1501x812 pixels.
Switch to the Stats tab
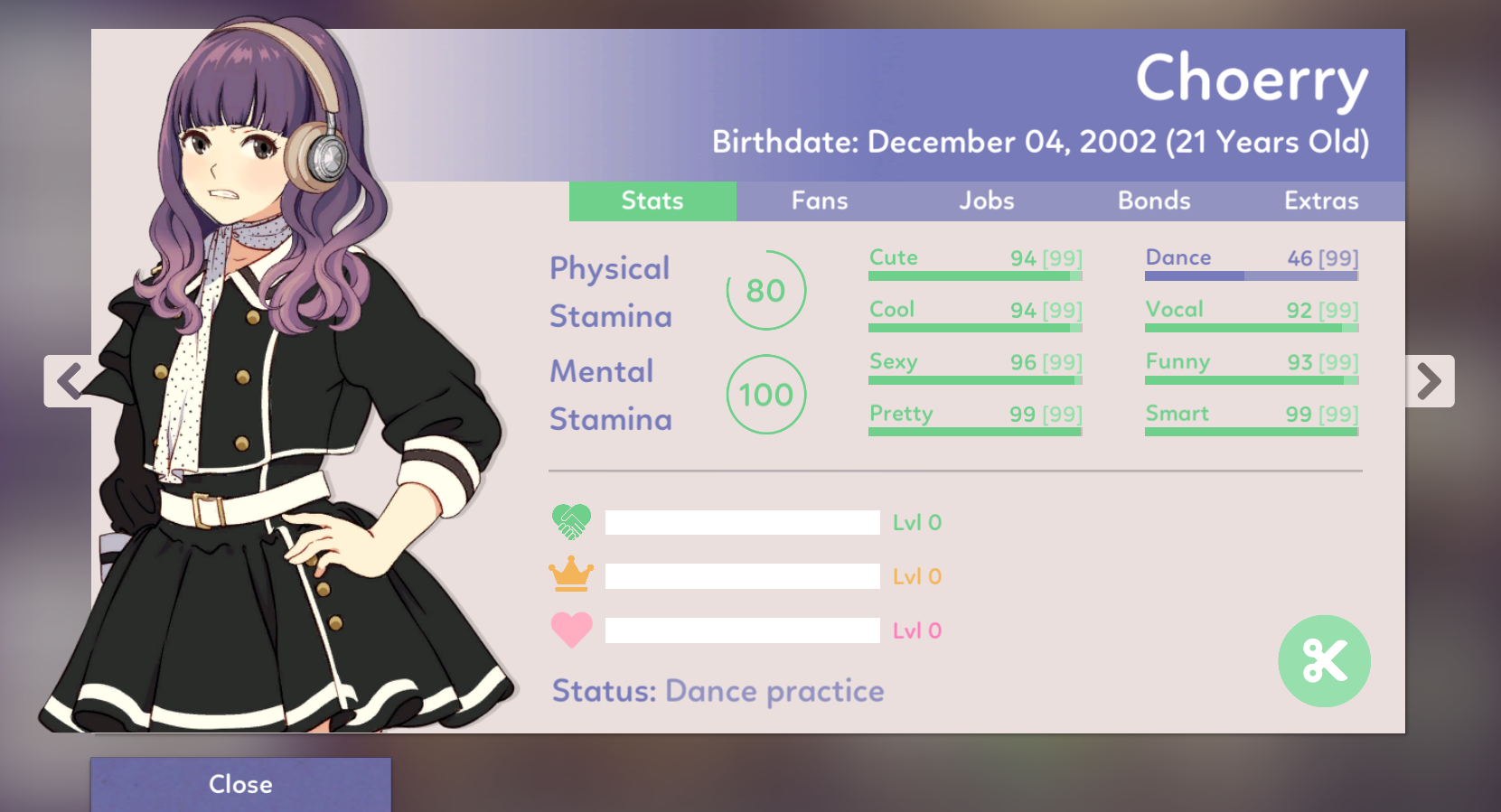tap(652, 201)
